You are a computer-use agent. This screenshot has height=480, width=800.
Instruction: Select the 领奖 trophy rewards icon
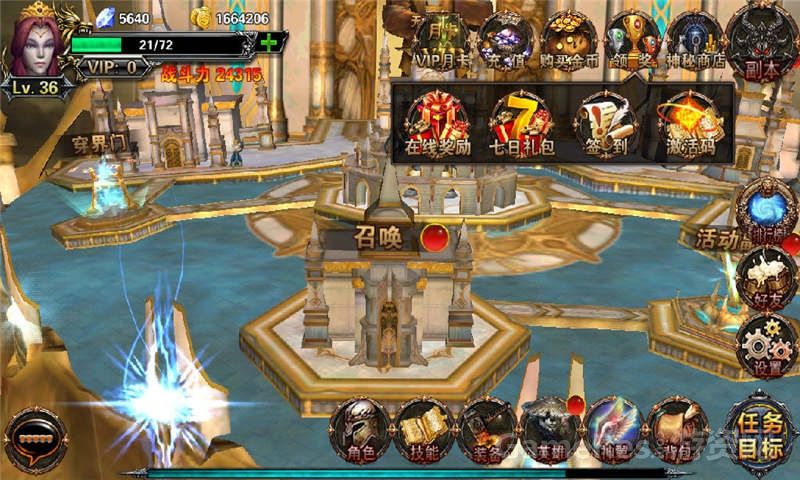tap(633, 42)
